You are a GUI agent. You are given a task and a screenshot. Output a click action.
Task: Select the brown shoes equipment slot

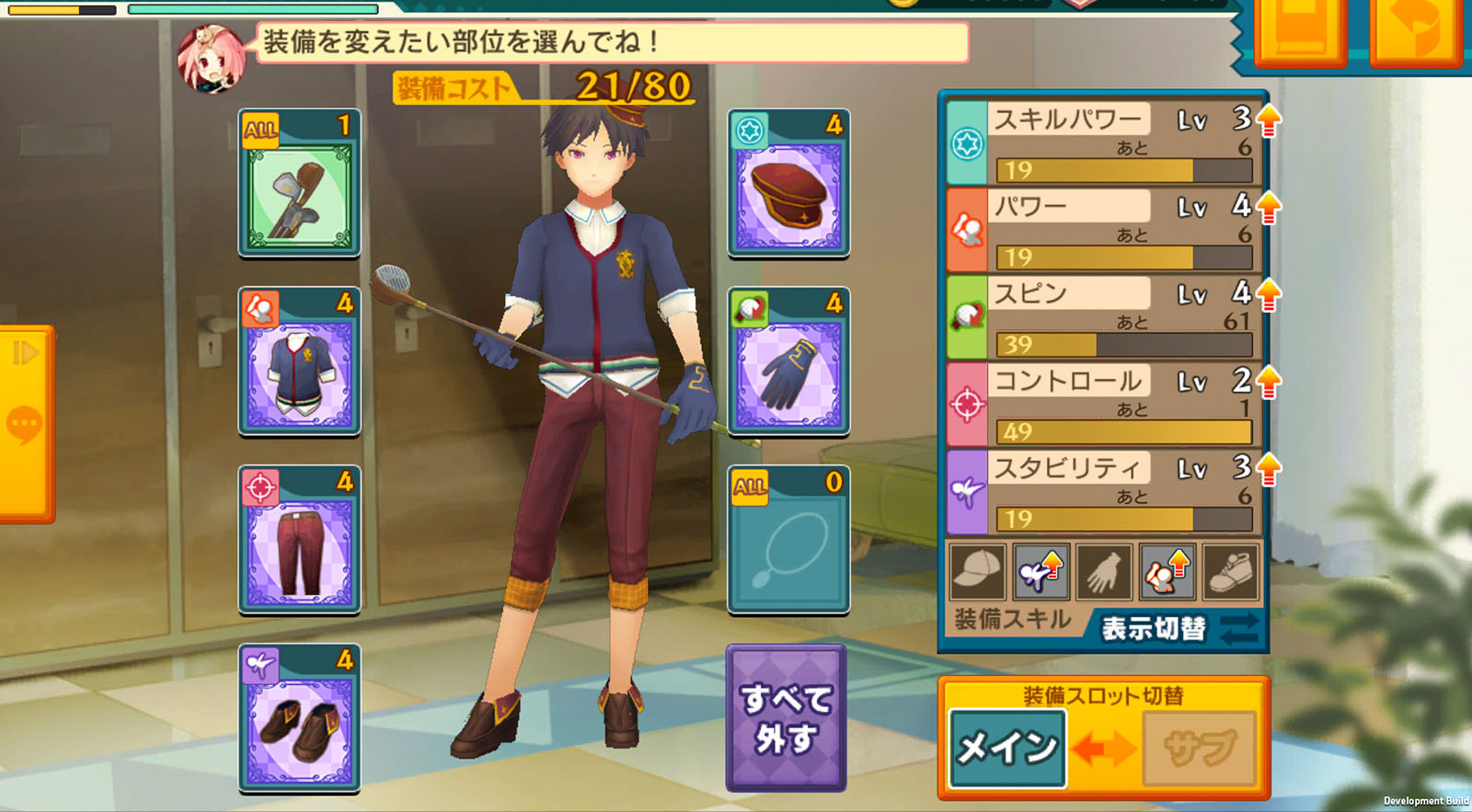point(299,718)
